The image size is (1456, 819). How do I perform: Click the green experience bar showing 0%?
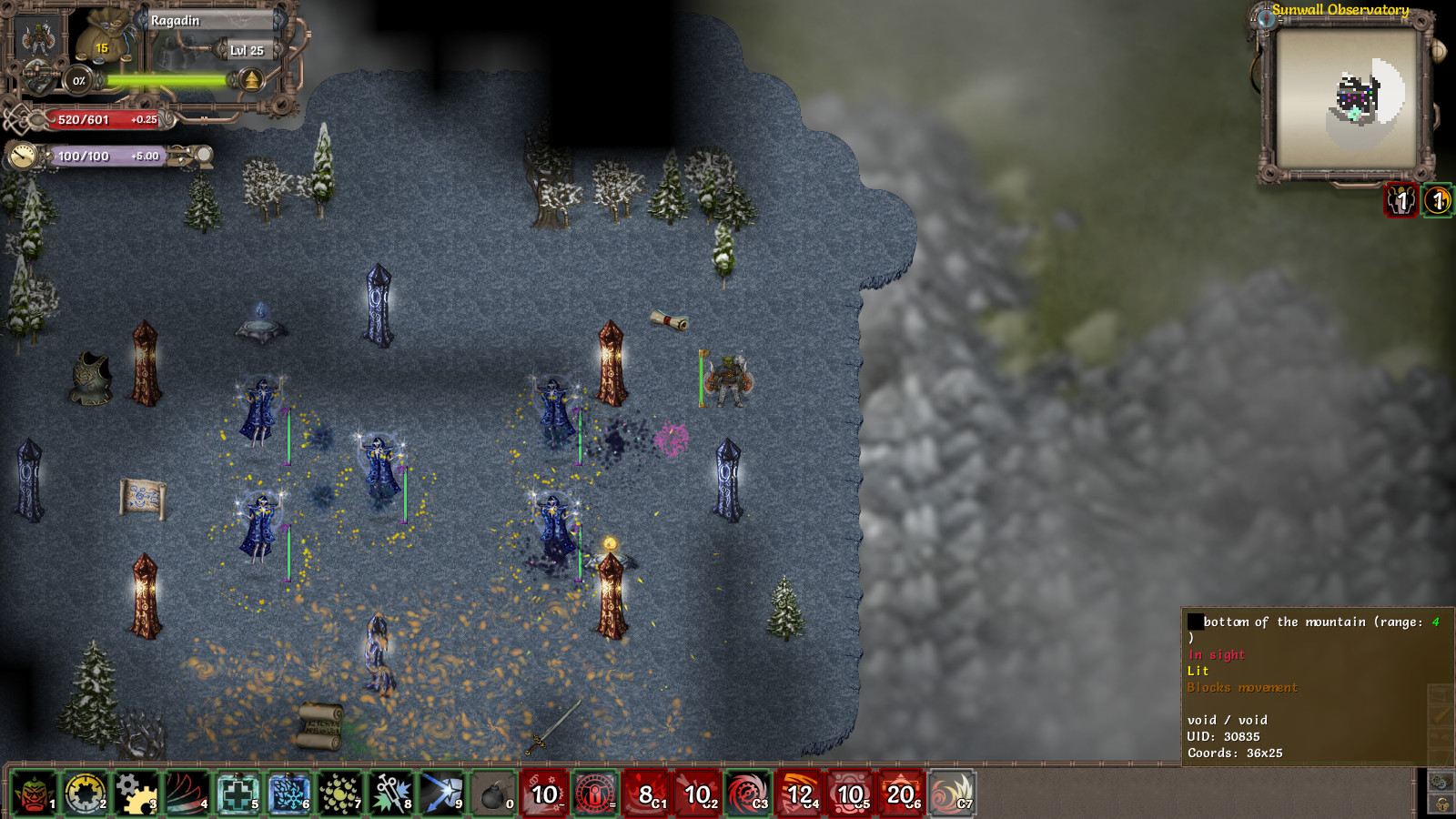click(164, 80)
